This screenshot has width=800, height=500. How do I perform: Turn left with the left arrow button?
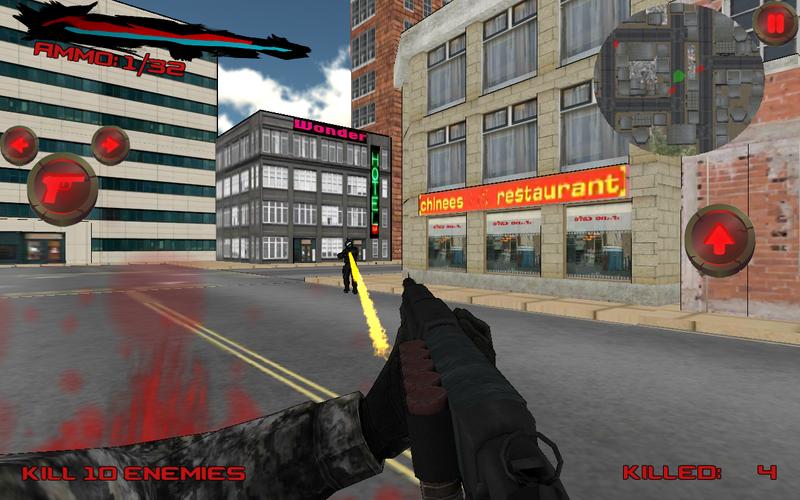(19, 145)
